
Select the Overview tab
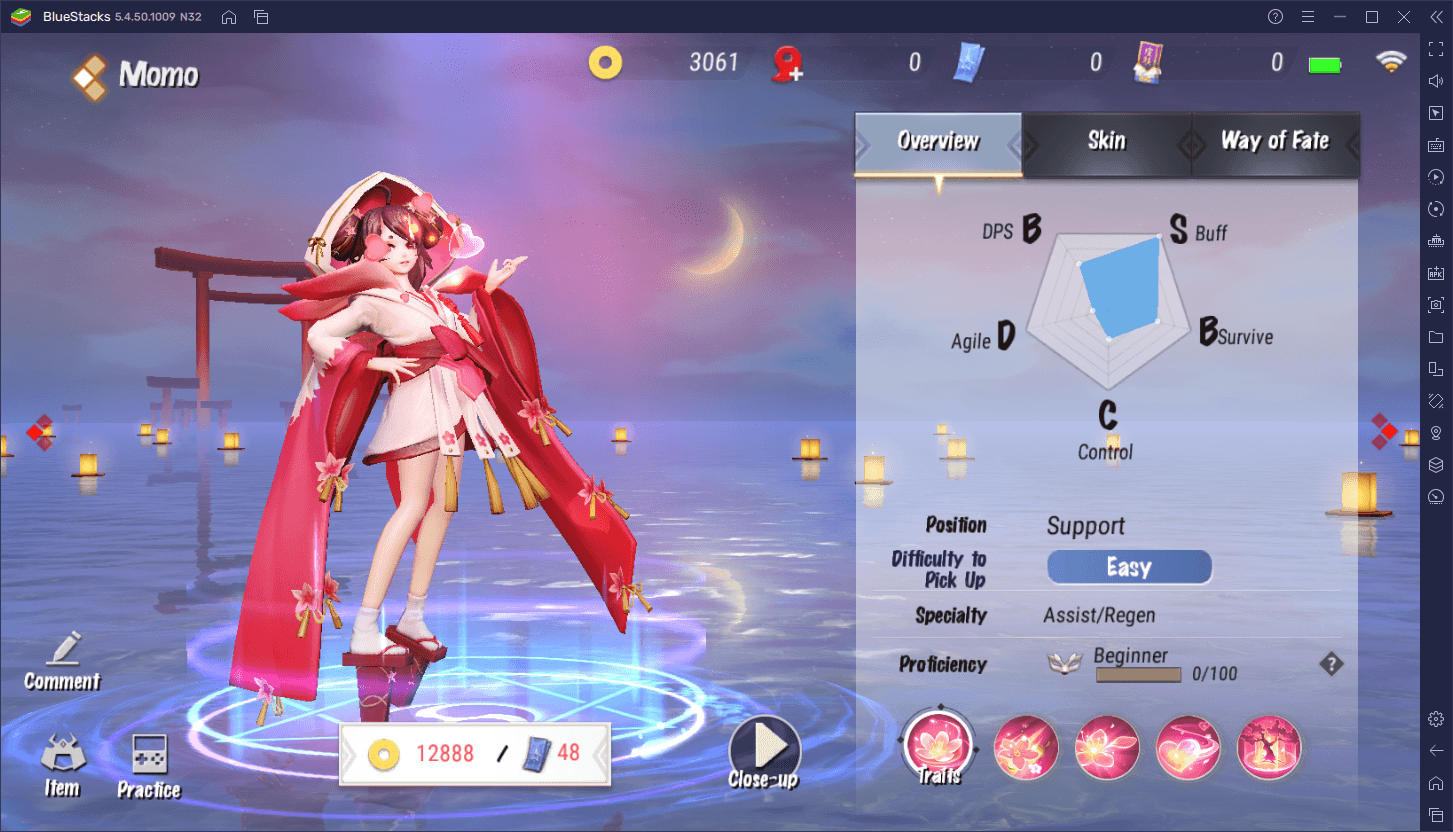[x=938, y=142]
